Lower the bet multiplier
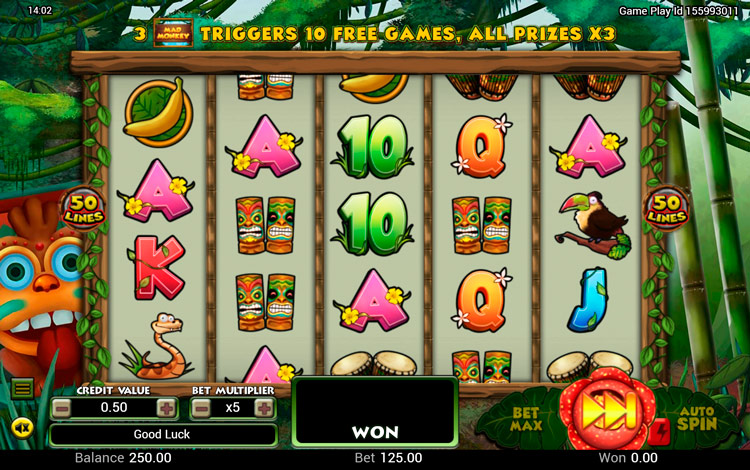The height and width of the screenshot is (470, 750). [x=200, y=408]
